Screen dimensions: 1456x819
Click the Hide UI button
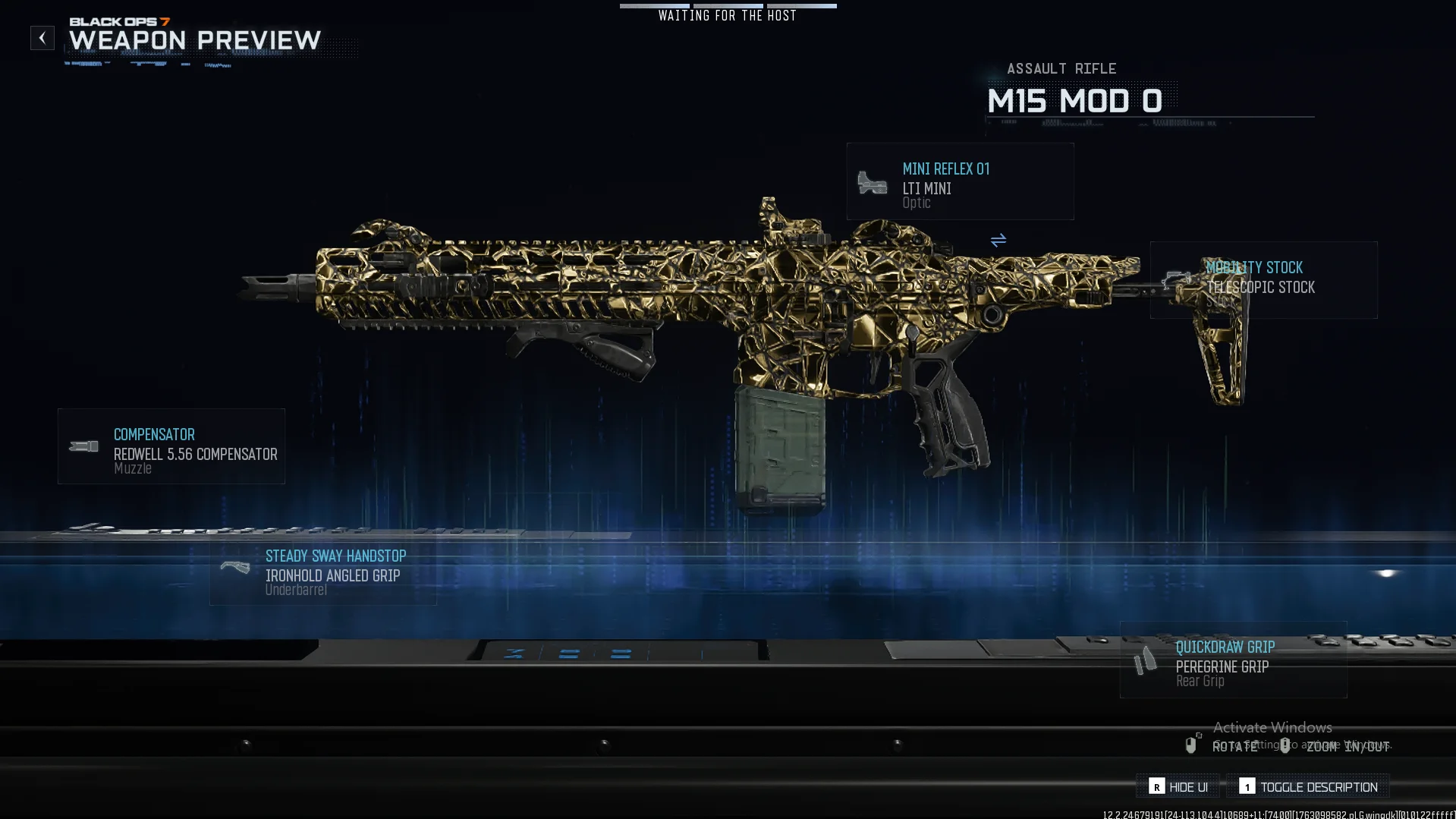point(1178,786)
